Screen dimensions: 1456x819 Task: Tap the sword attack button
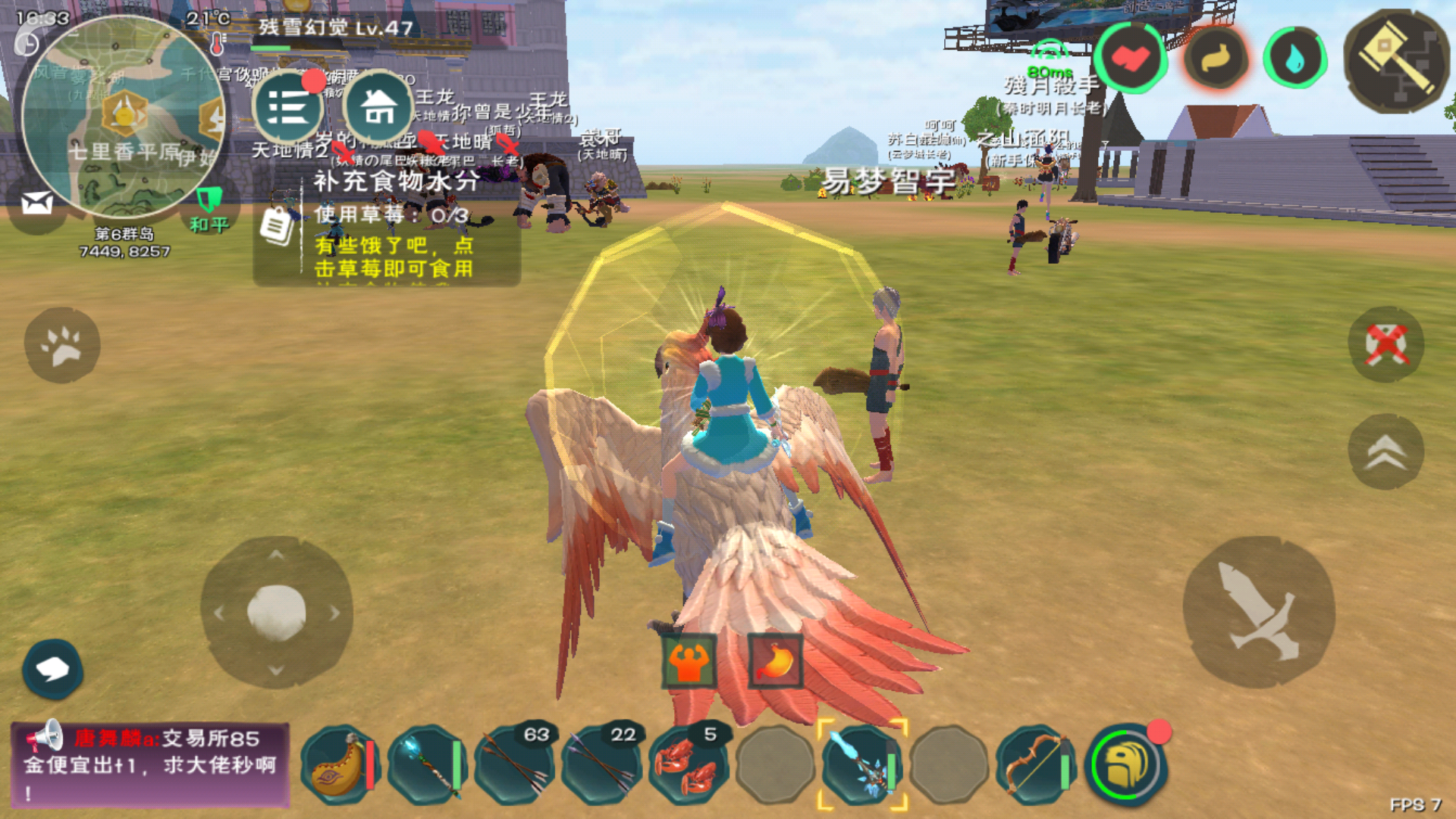(x=1259, y=611)
